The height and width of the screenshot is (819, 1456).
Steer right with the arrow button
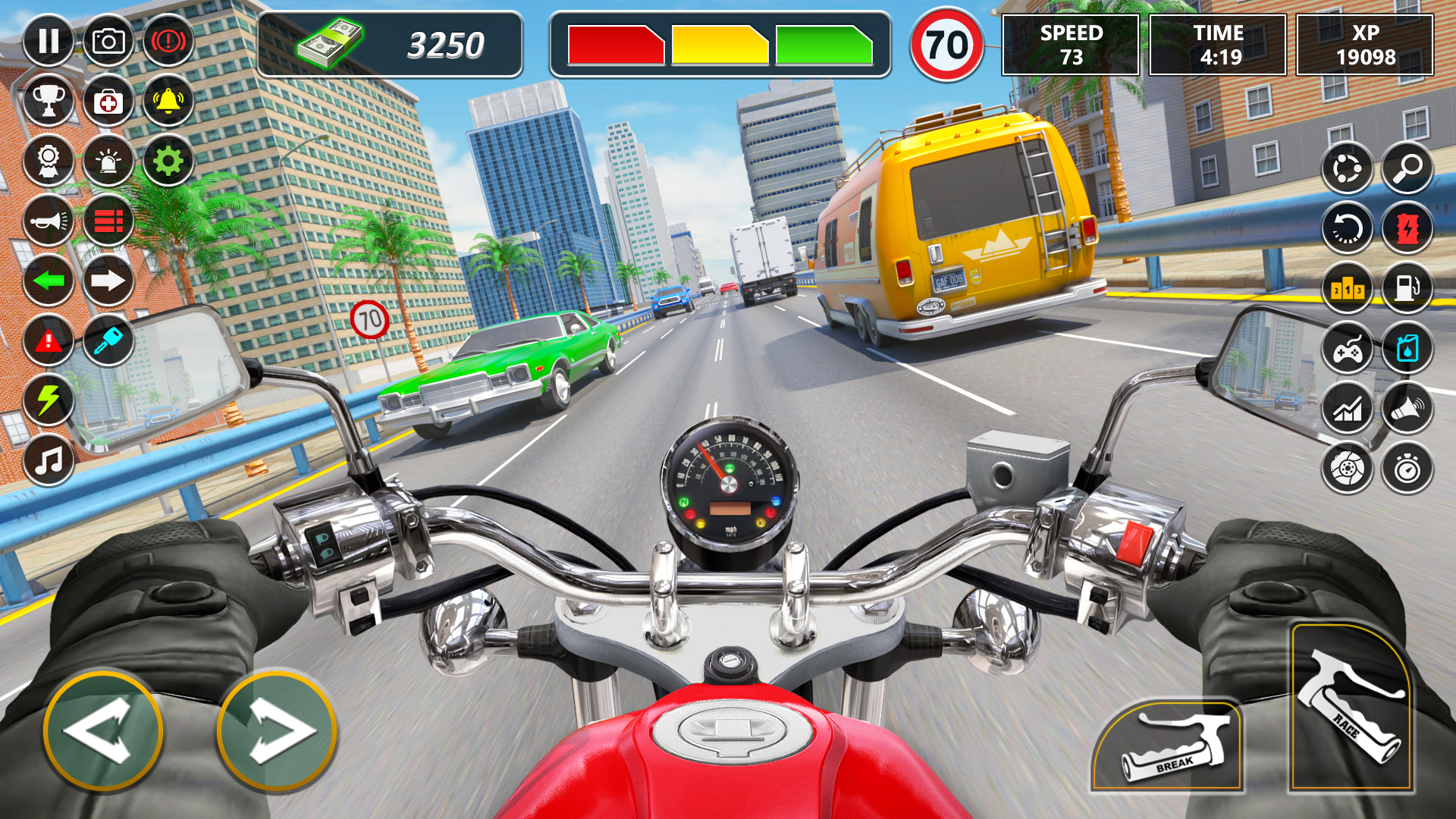coord(277,731)
